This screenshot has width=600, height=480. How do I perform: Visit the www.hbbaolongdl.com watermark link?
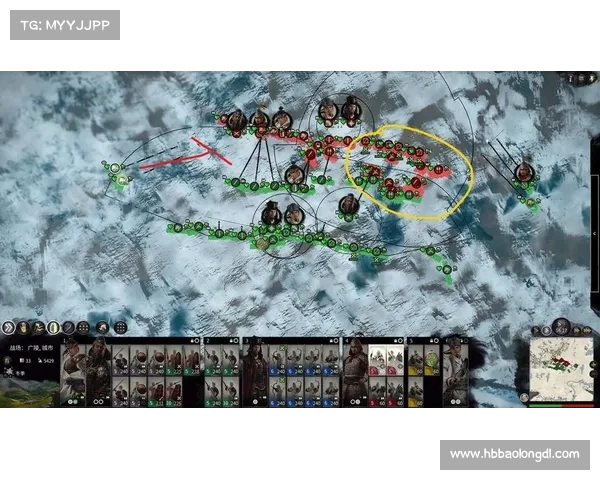(514, 454)
